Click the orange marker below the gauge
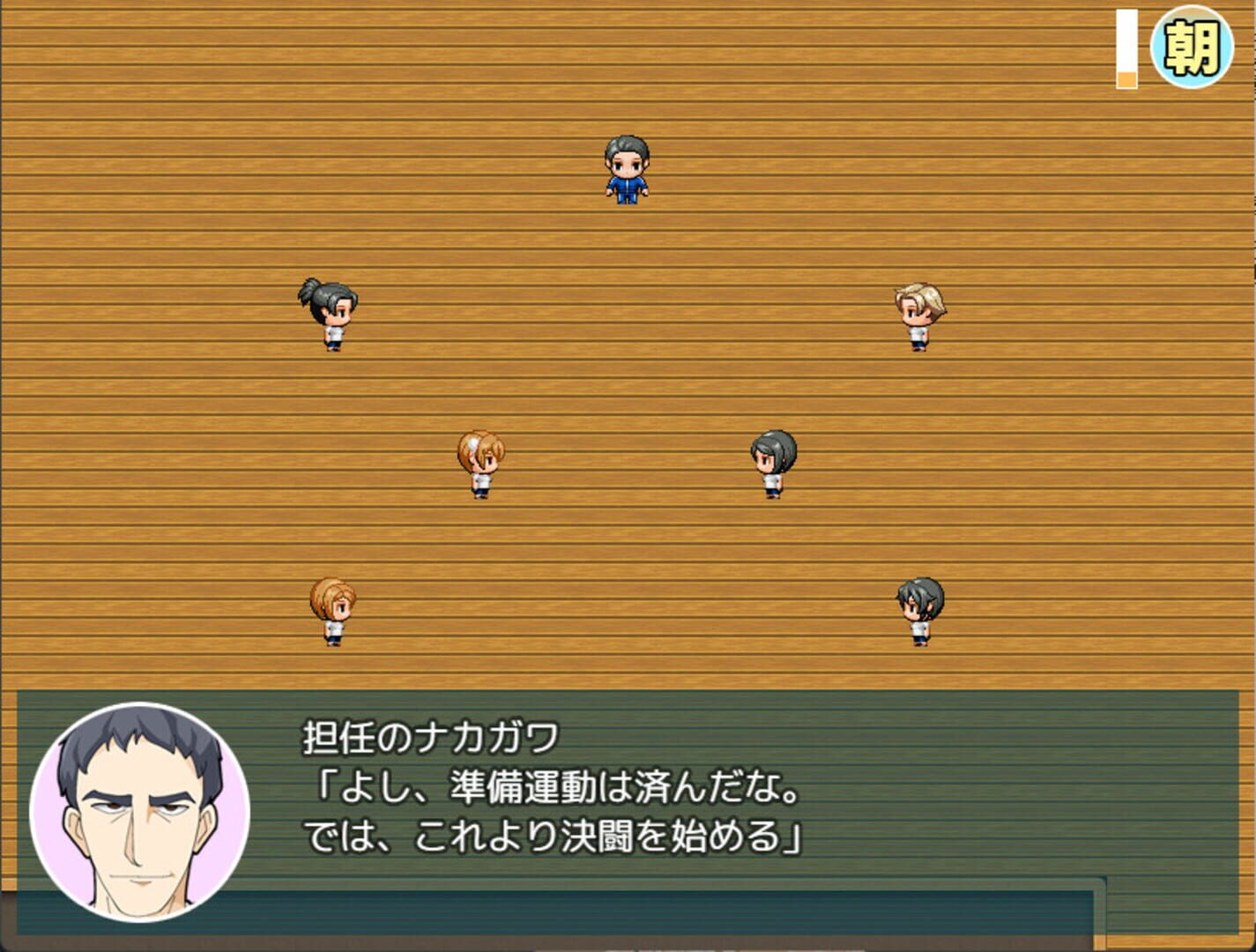The height and width of the screenshot is (952, 1256). [1126, 81]
